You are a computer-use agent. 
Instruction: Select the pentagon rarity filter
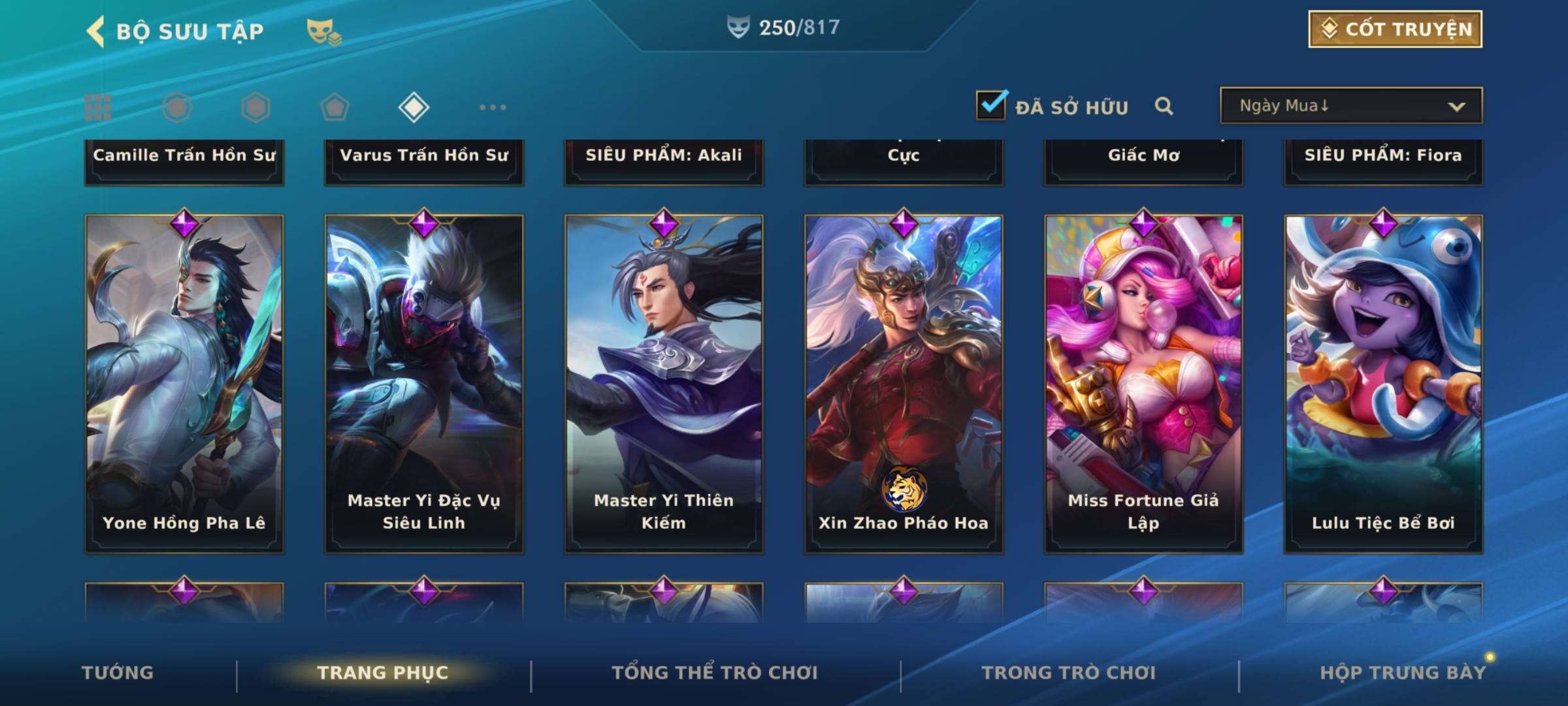point(335,107)
